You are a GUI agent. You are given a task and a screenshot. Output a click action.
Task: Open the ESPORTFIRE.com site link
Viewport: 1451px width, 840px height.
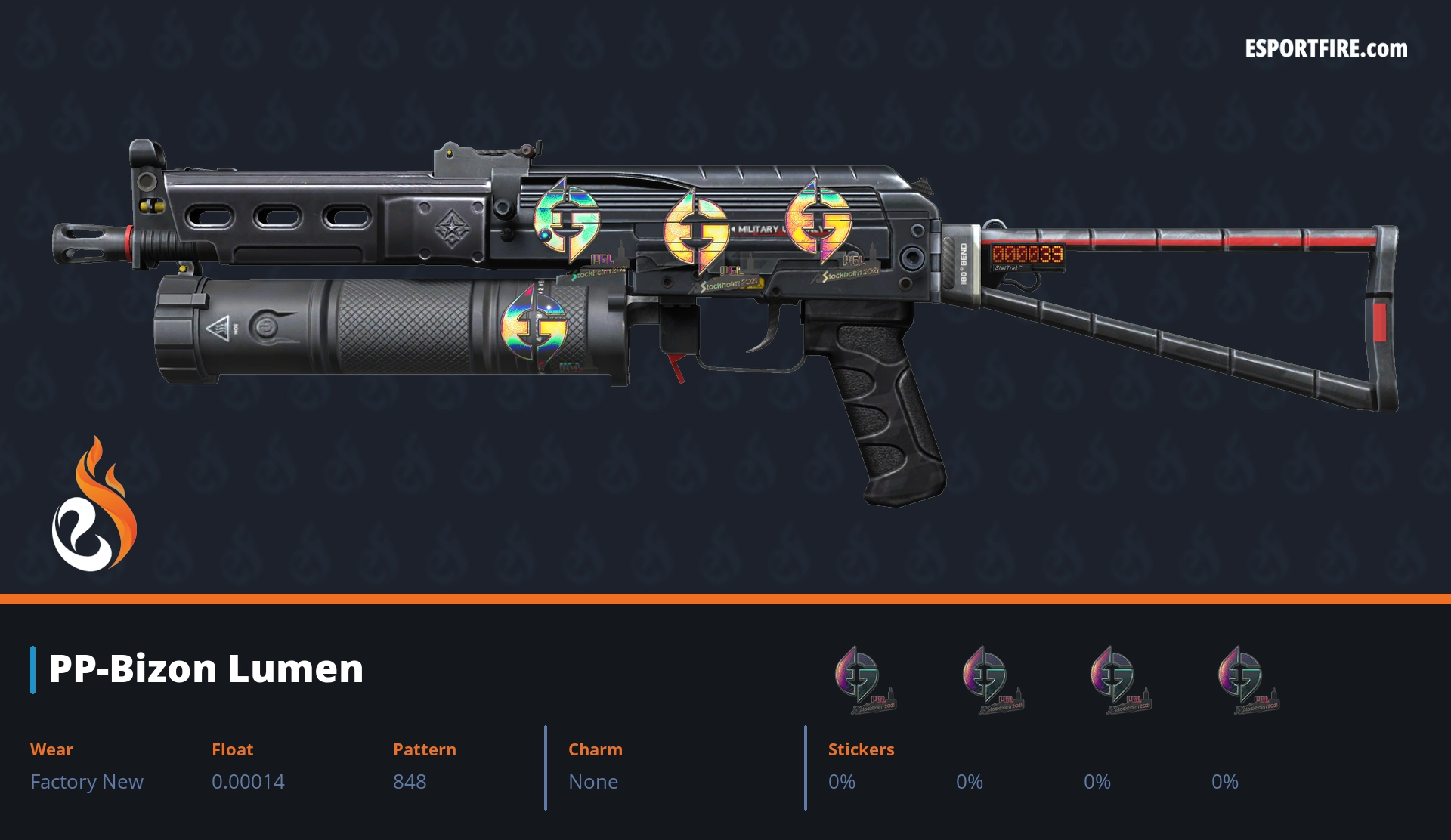point(1326,49)
